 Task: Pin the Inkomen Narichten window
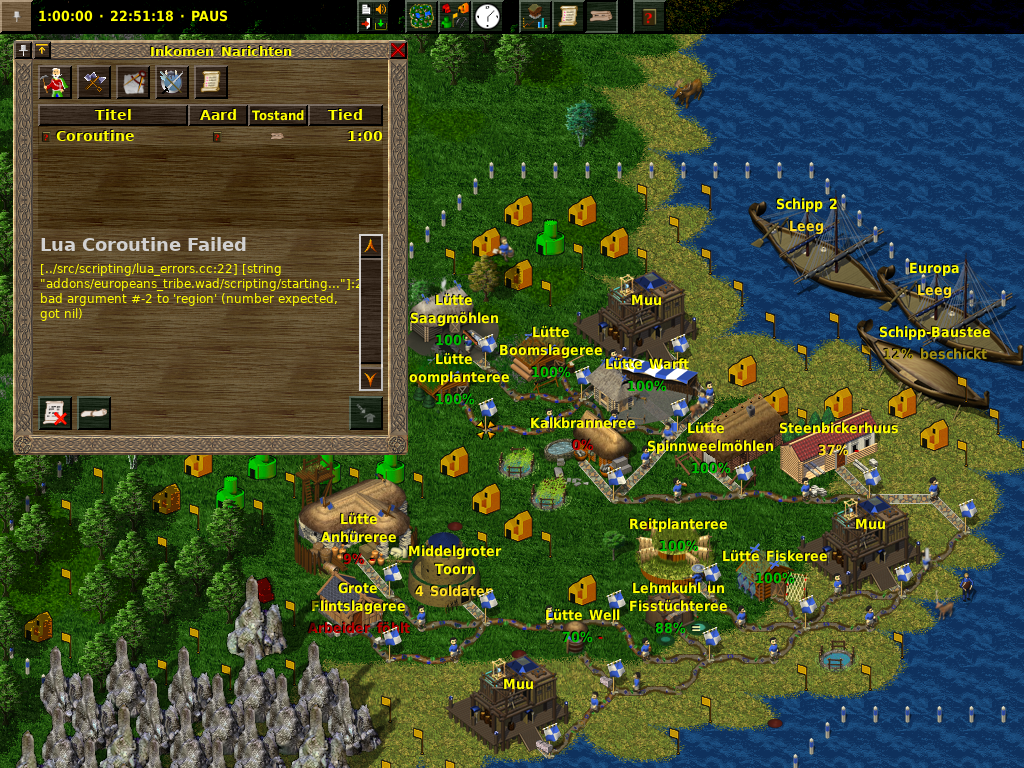click(x=24, y=50)
